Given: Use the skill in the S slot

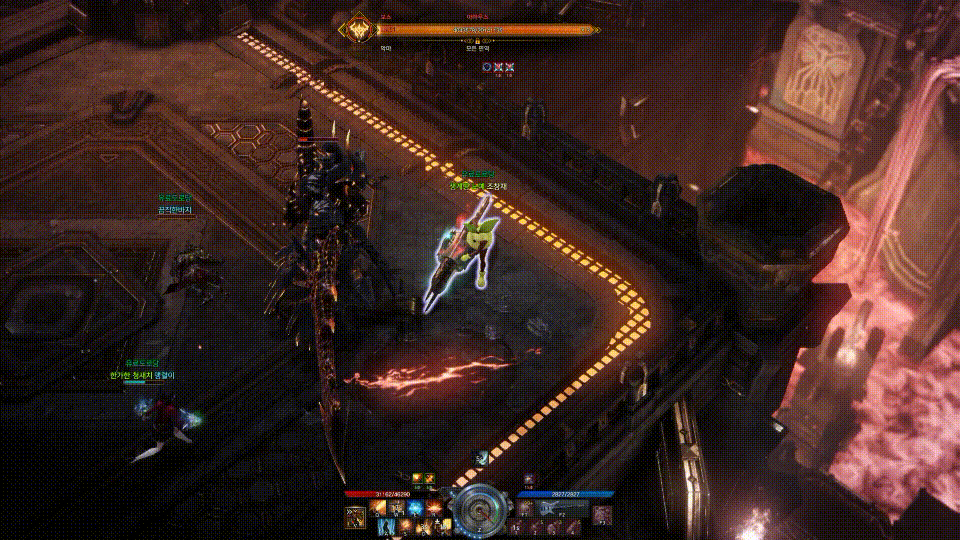Looking at the screenshot, I should pos(405,526).
